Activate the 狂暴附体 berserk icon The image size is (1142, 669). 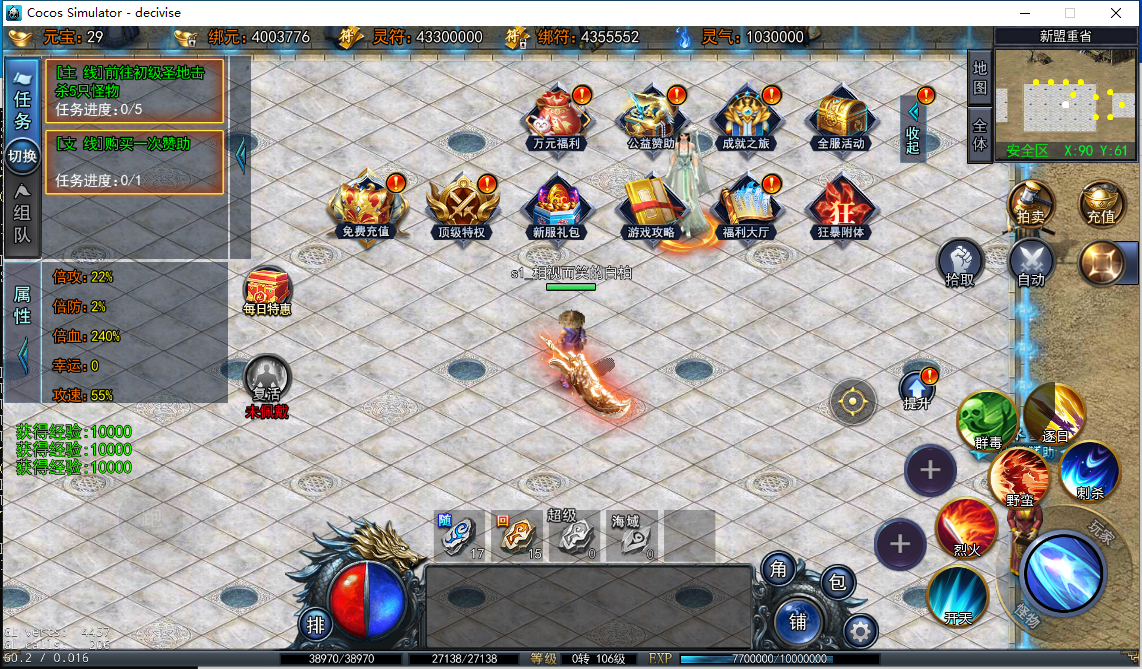pyautogui.click(x=840, y=207)
